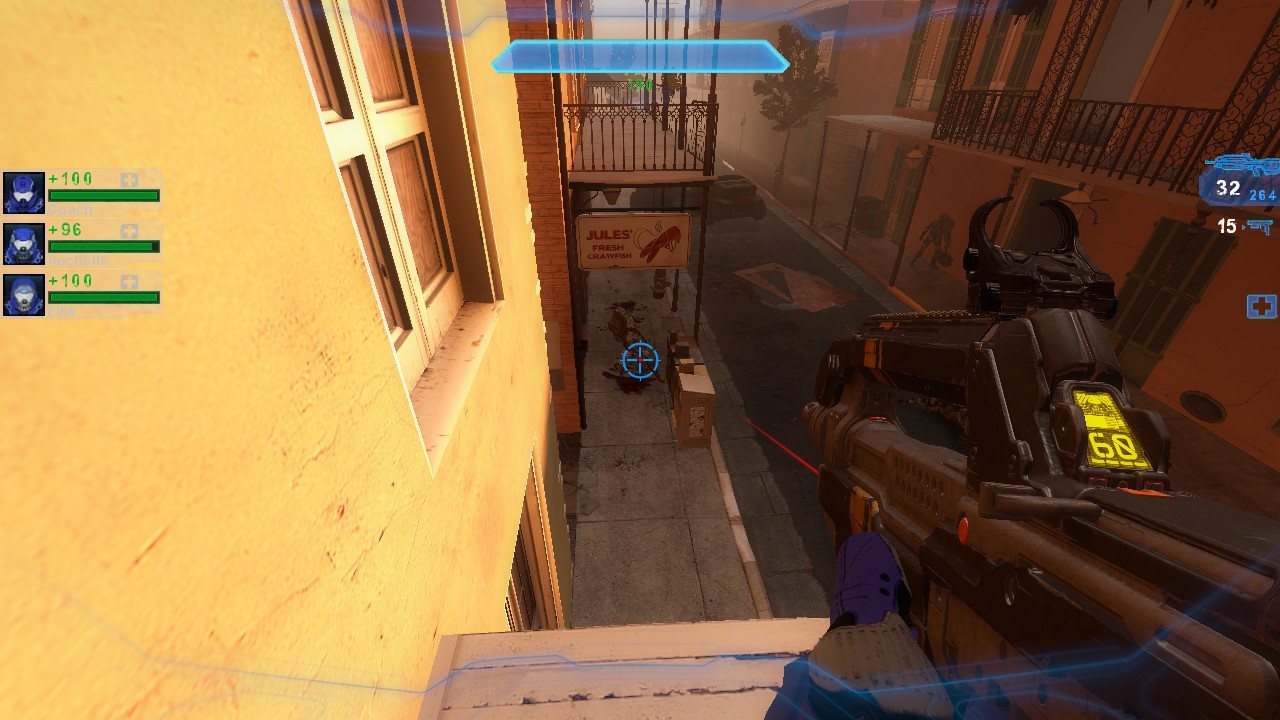Select Coach's helmet portrait
The image size is (1280, 720).
coord(24,192)
